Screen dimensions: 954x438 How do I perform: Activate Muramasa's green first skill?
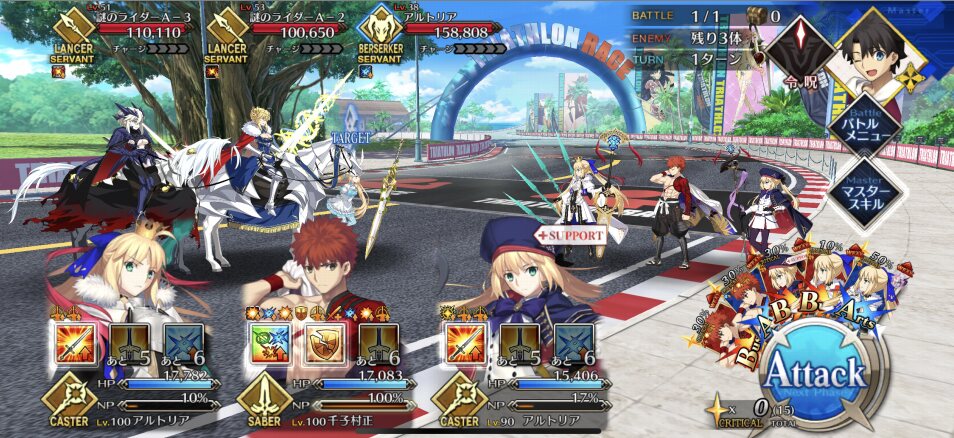point(268,342)
